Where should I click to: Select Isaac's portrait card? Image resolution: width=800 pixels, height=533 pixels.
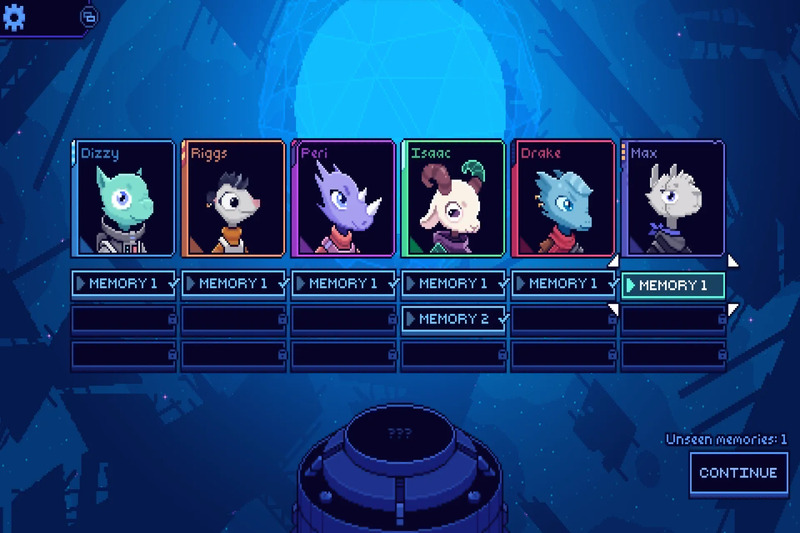click(454, 198)
